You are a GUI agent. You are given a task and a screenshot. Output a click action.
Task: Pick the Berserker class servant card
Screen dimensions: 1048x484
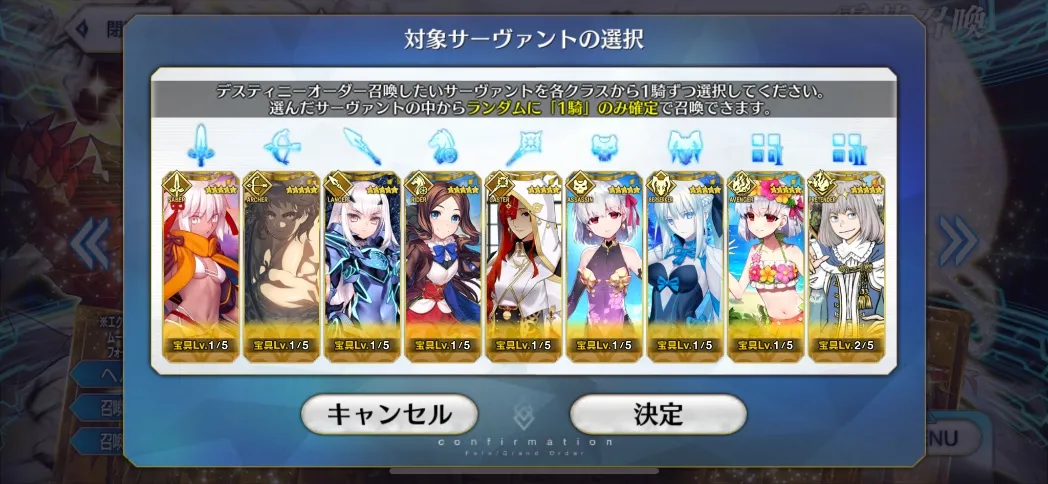[685, 265]
